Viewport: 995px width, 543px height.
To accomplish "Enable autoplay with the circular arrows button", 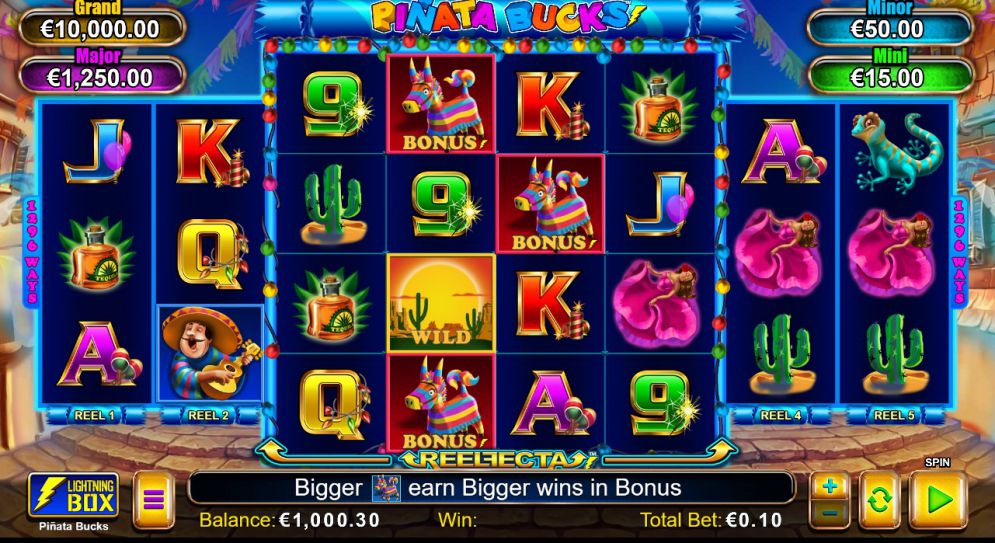I will point(879,500).
